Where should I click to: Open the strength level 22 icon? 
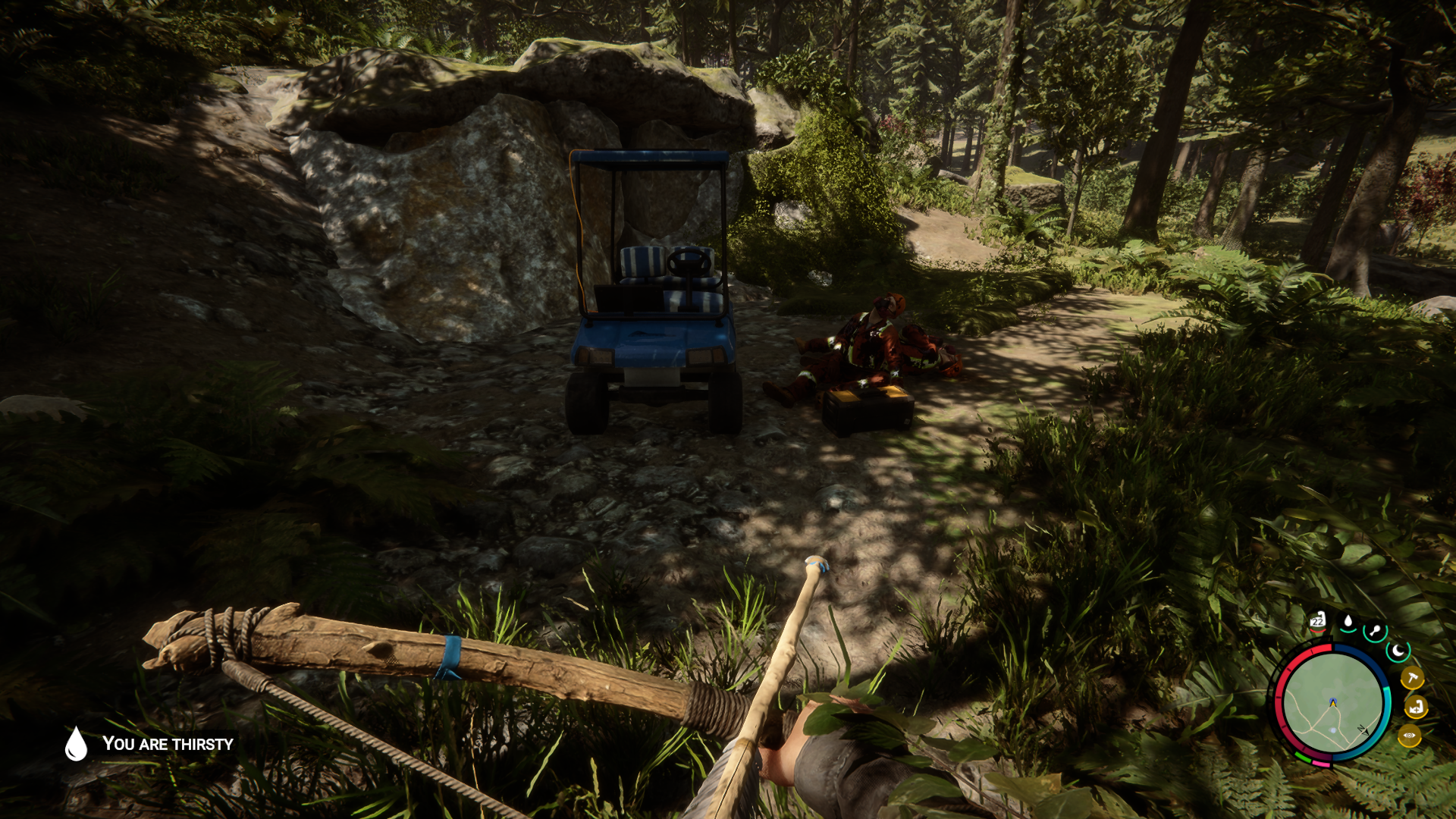pyautogui.click(x=1318, y=622)
